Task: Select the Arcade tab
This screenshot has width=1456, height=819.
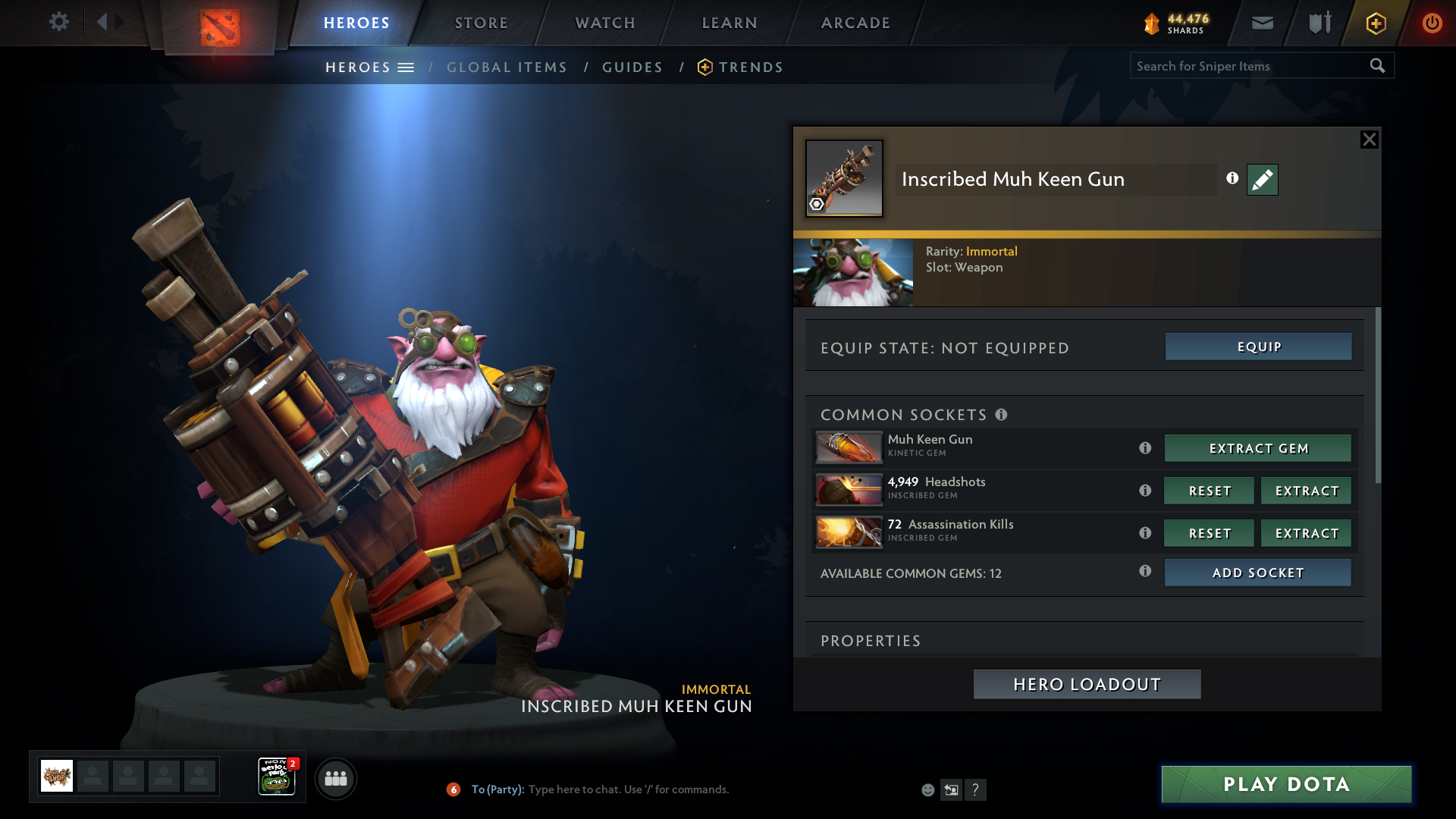Action: pyautogui.click(x=855, y=23)
